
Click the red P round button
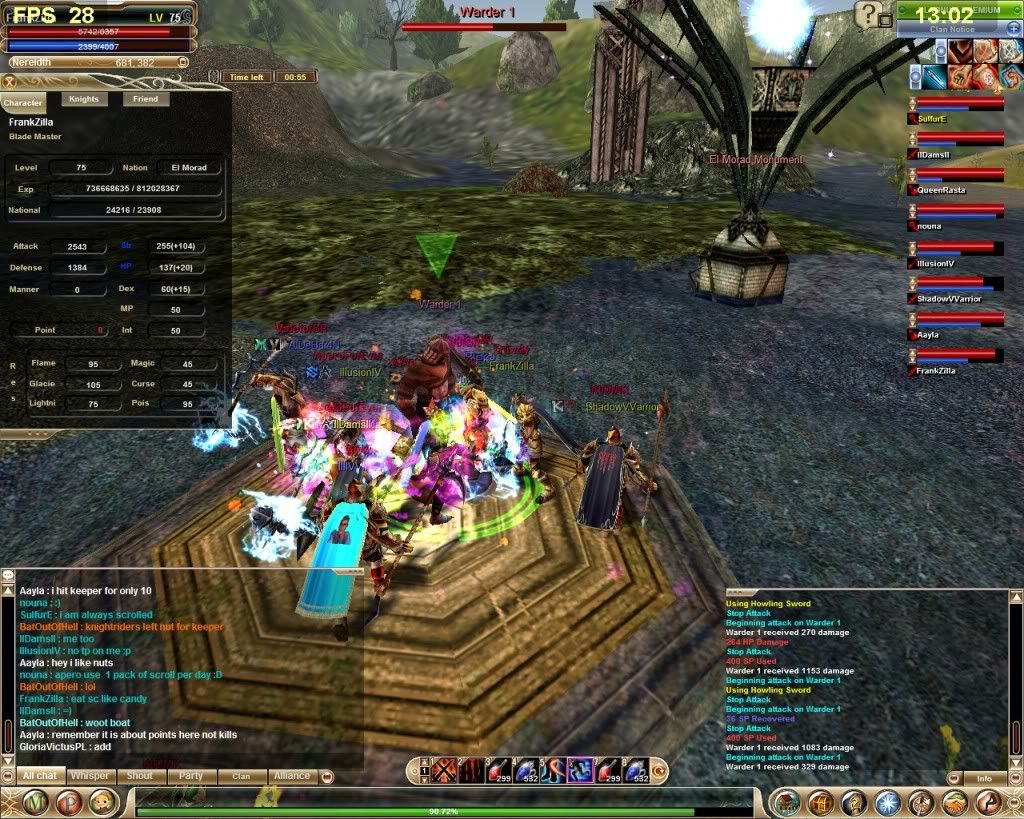(69, 802)
